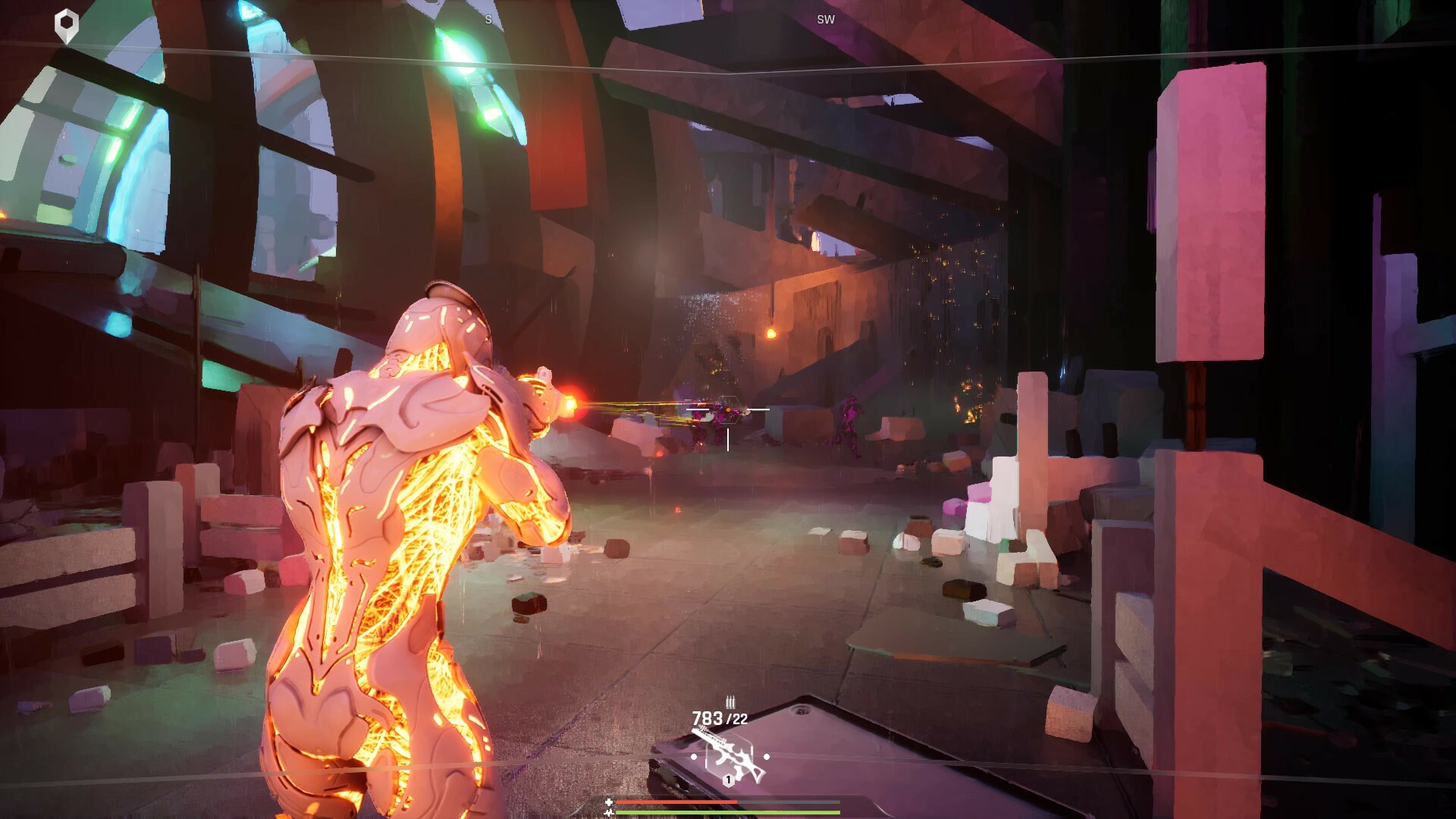Click the vertical reticle line below the crosshair

726,438
